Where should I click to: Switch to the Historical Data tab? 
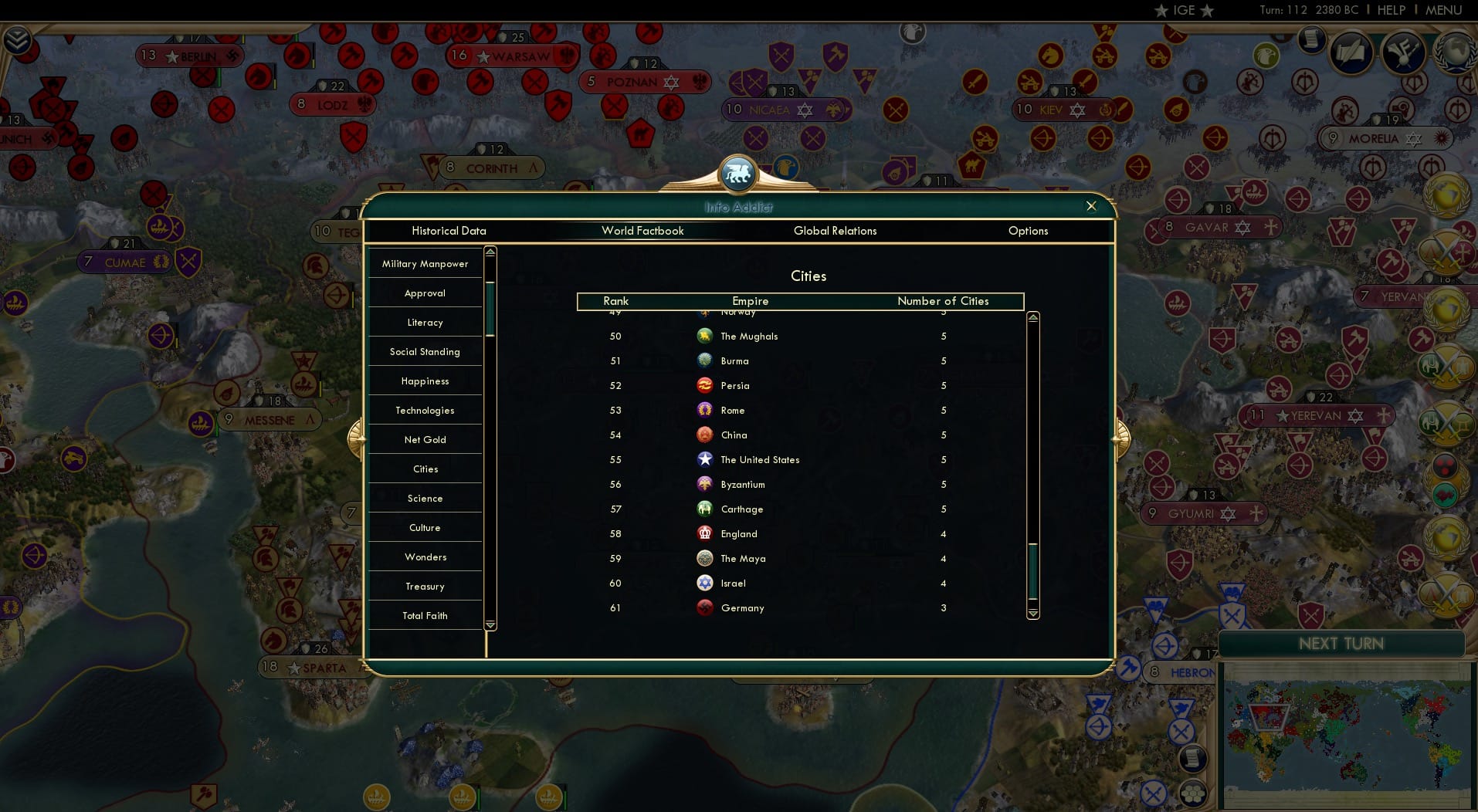tap(449, 231)
